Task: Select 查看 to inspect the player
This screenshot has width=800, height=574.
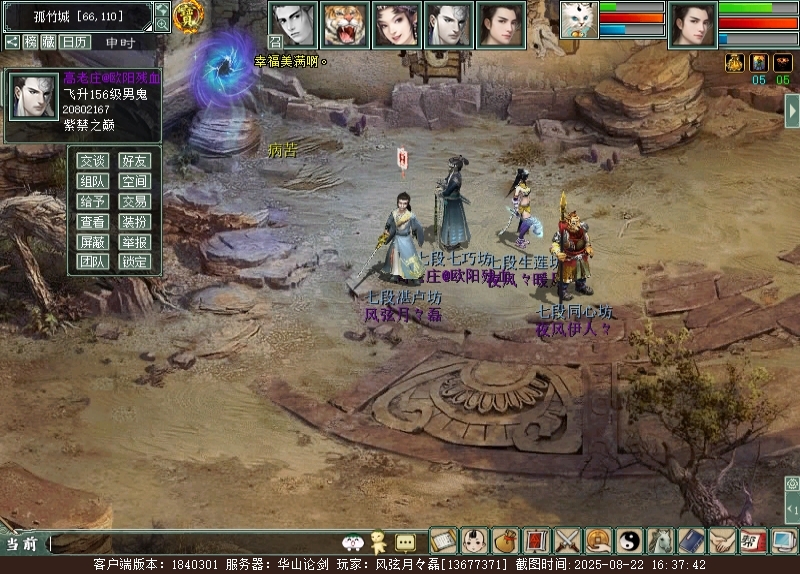Action: click(x=93, y=221)
